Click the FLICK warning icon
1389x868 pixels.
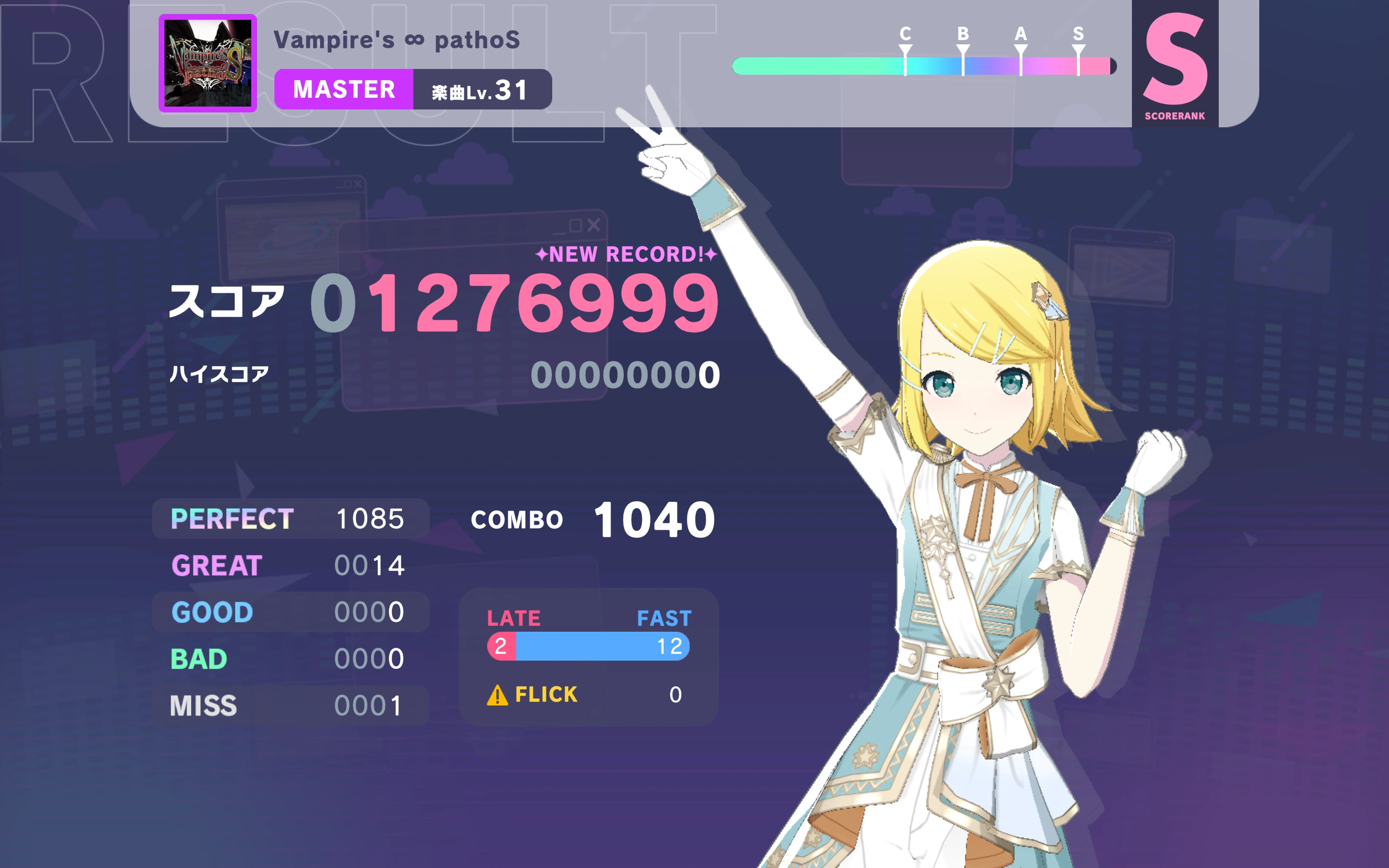click(x=497, y=694)
